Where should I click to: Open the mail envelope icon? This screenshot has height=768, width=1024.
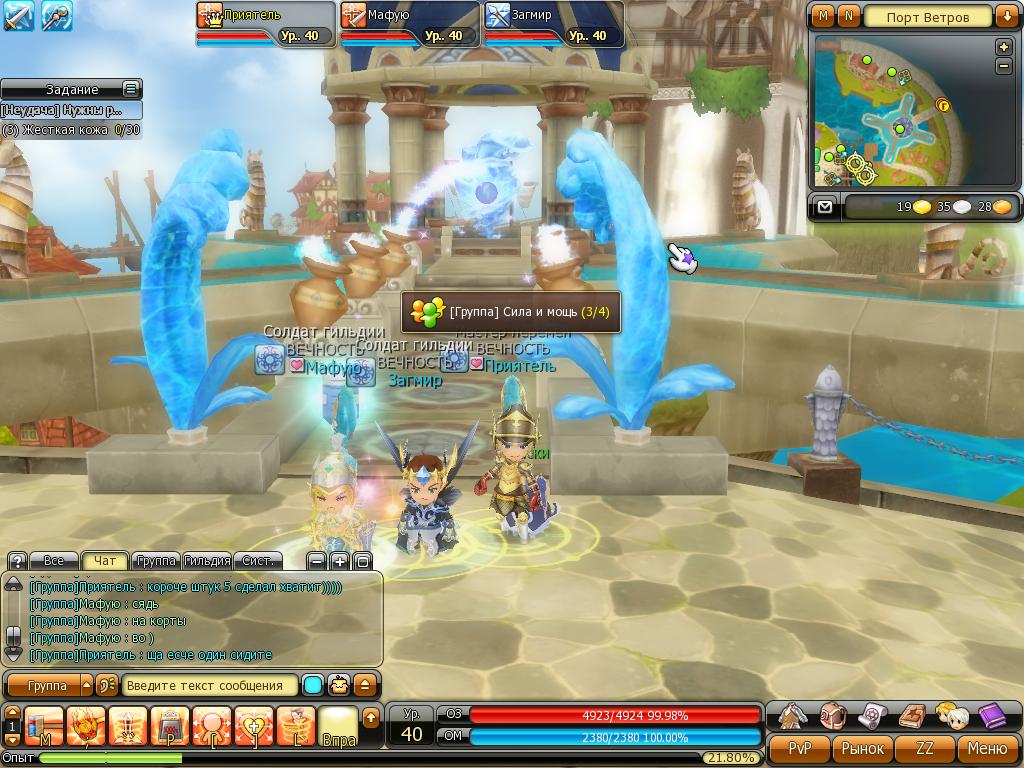(x=824, y=207)
